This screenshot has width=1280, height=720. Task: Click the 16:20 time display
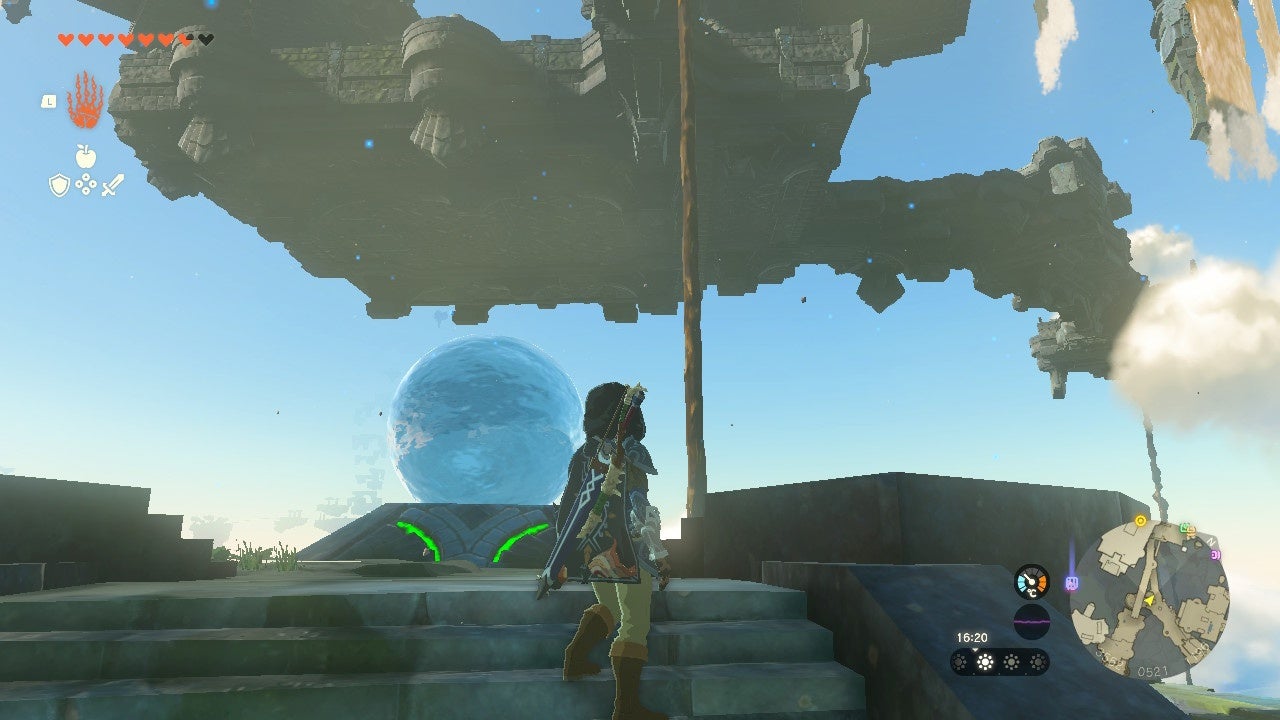[972, 637]
